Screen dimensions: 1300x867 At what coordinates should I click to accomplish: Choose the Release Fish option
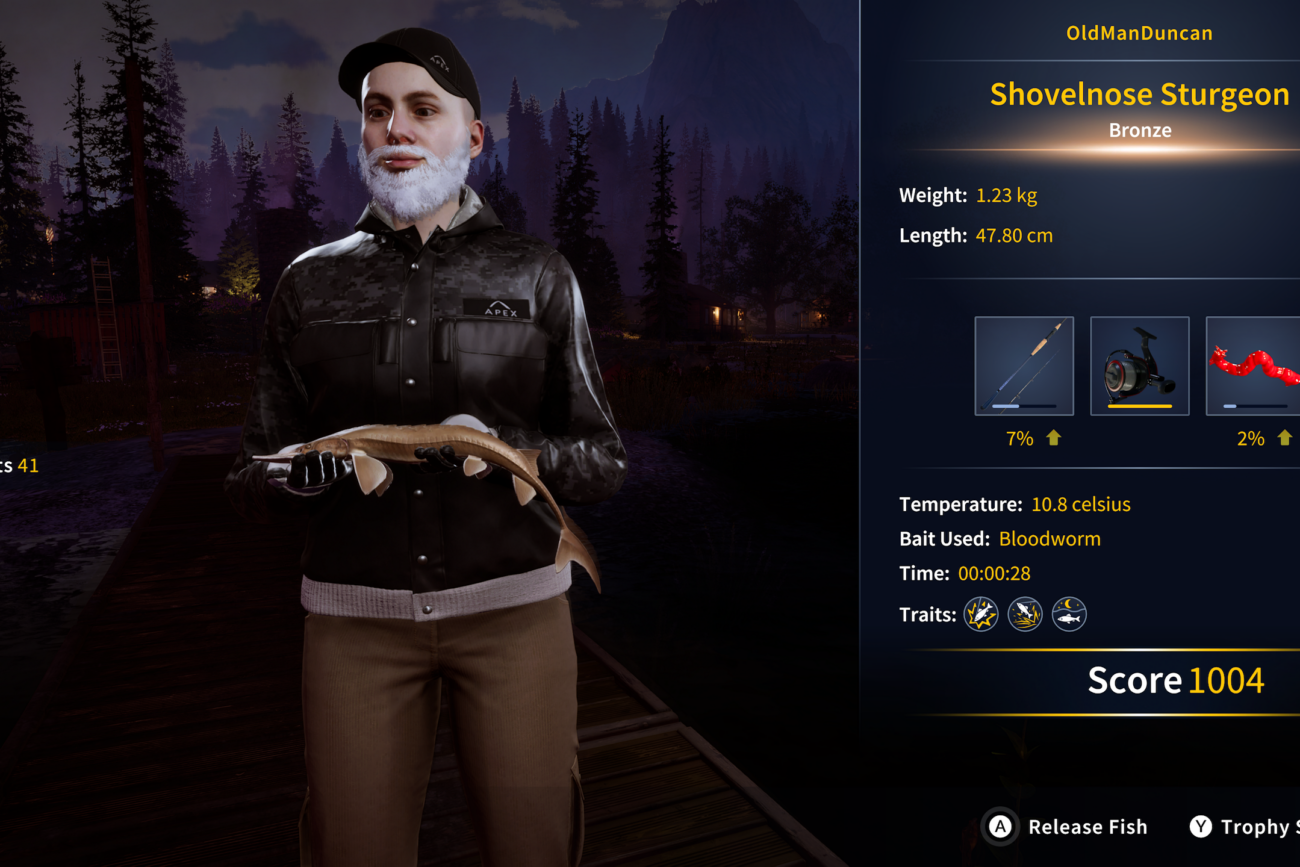(x=1068, y=827)
